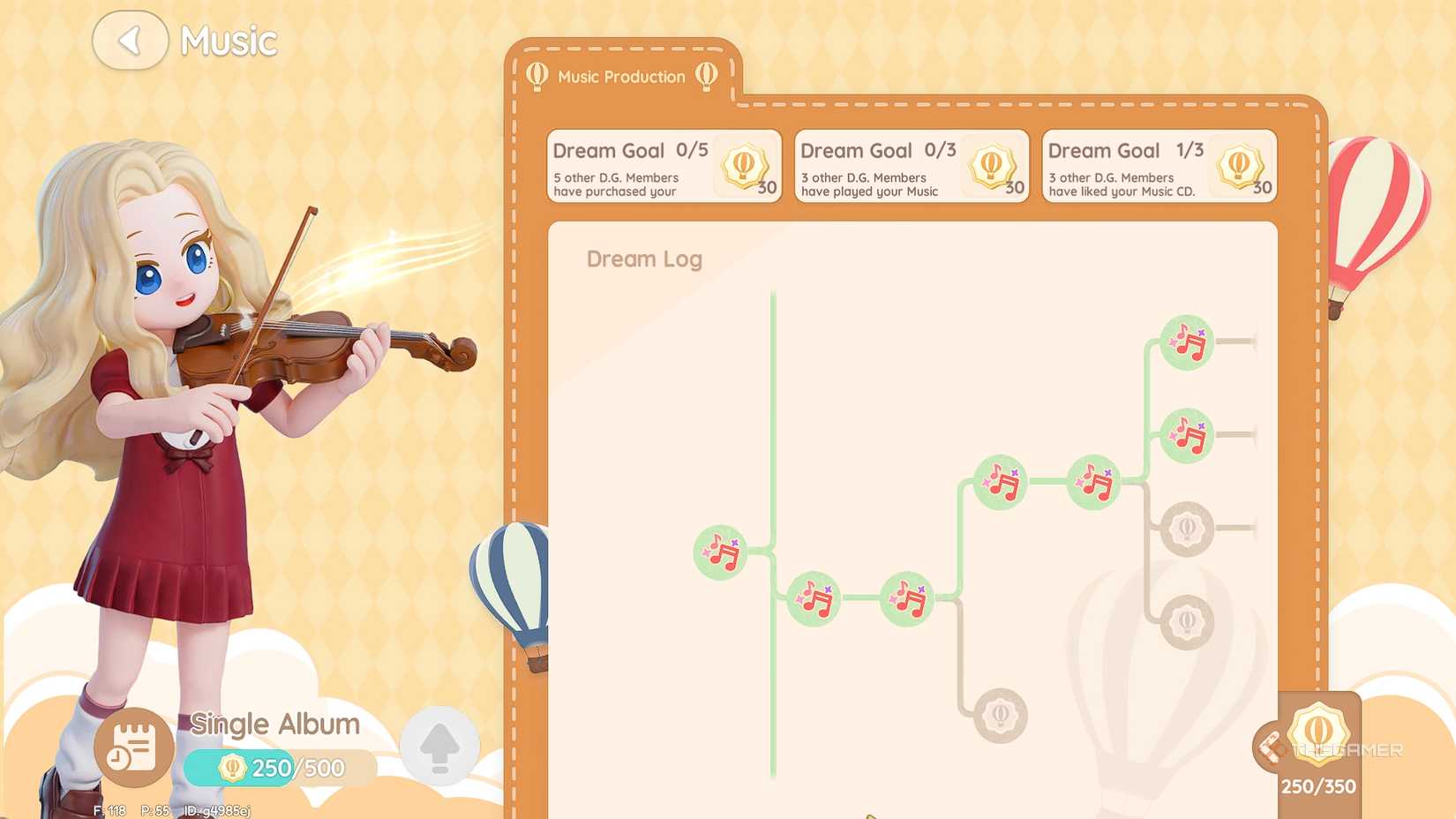Click the grayed balloon node on the right column
This screenshot has width=1456, height=819.
pyautogui.click(x=1187, y=528)
